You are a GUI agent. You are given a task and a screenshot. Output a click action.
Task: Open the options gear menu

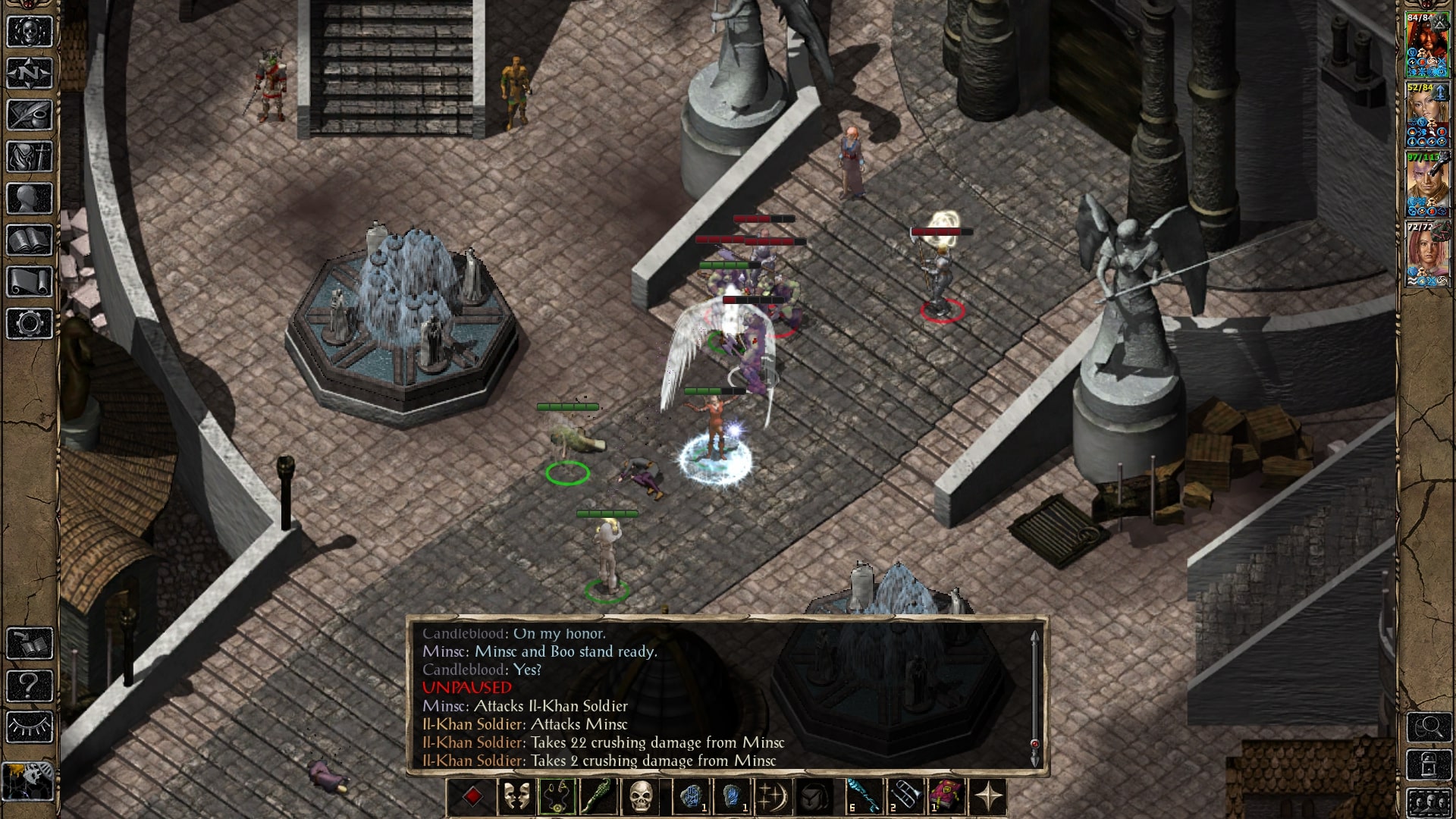[30, 324]
